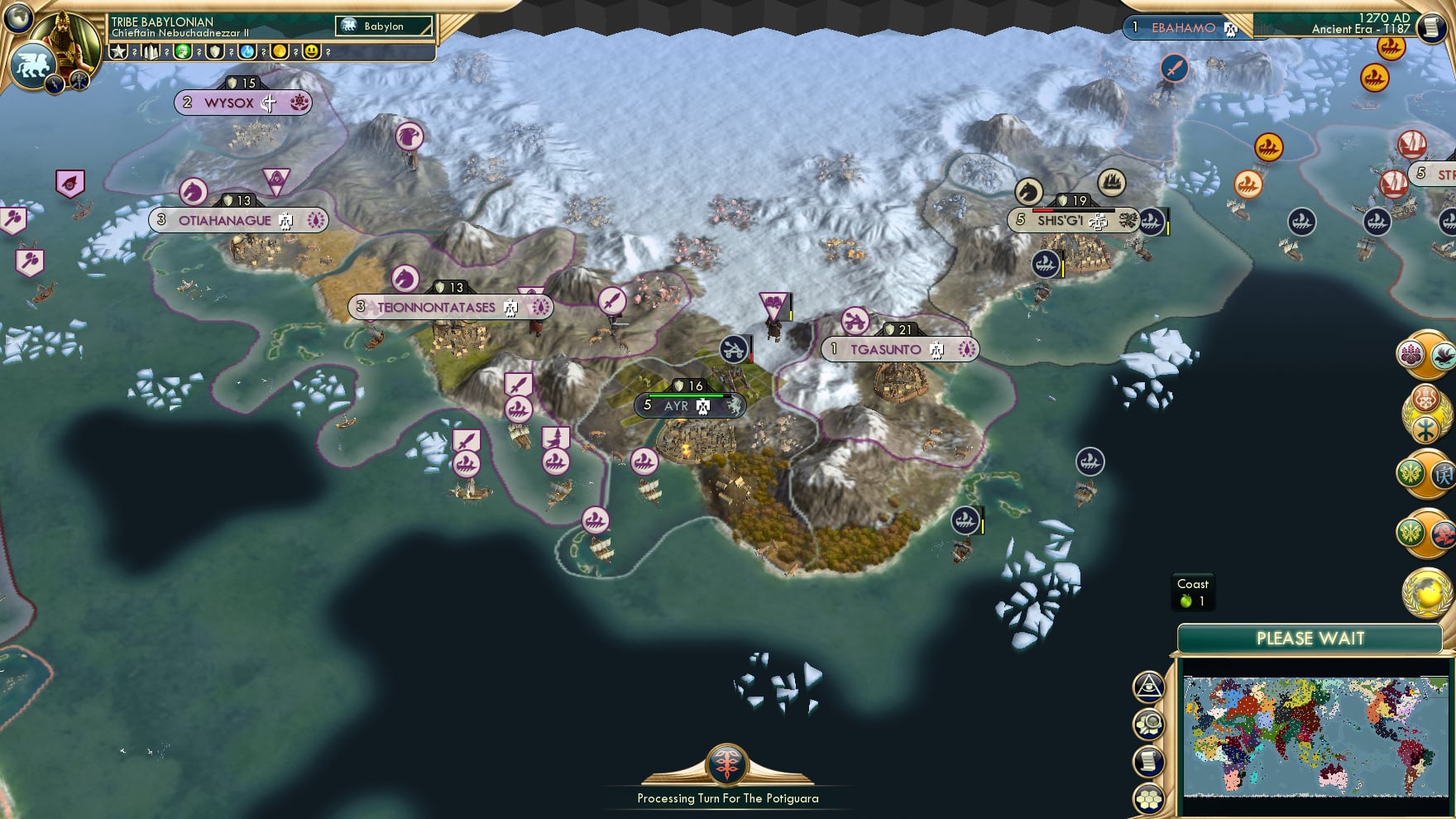1456x819 pixels.
Task: View the faith droplet indicator on top bar
Action: tap(247, 51)
